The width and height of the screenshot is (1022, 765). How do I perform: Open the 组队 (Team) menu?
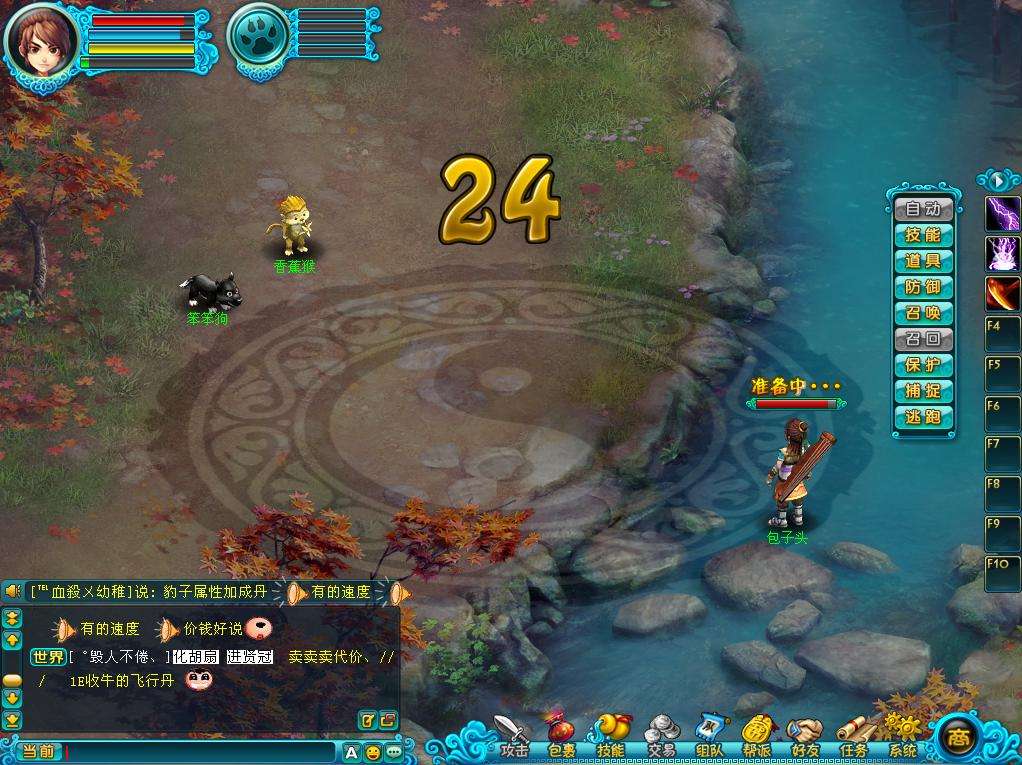[x=709, y=736]
